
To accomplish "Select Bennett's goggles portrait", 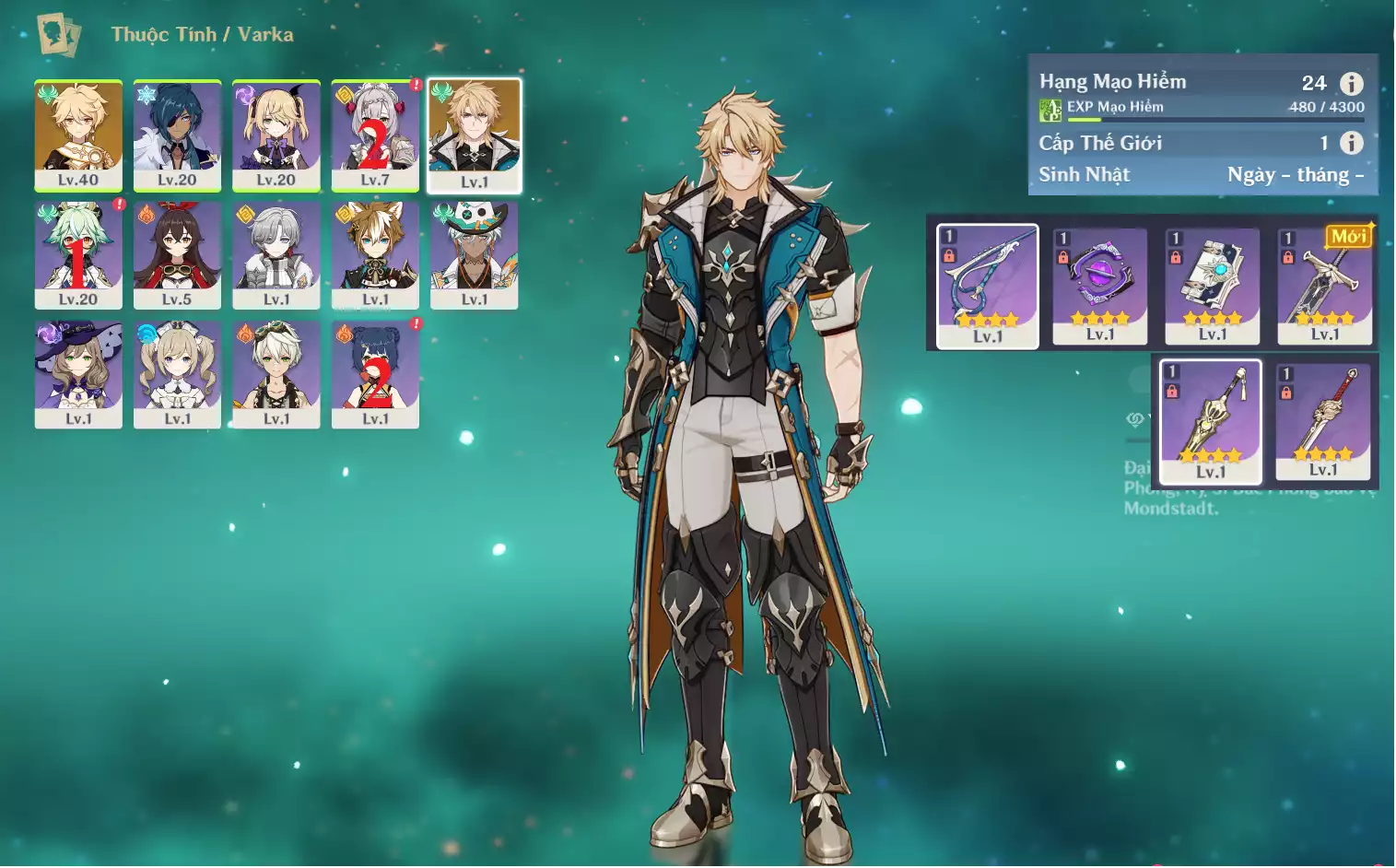I will point(276,374).
